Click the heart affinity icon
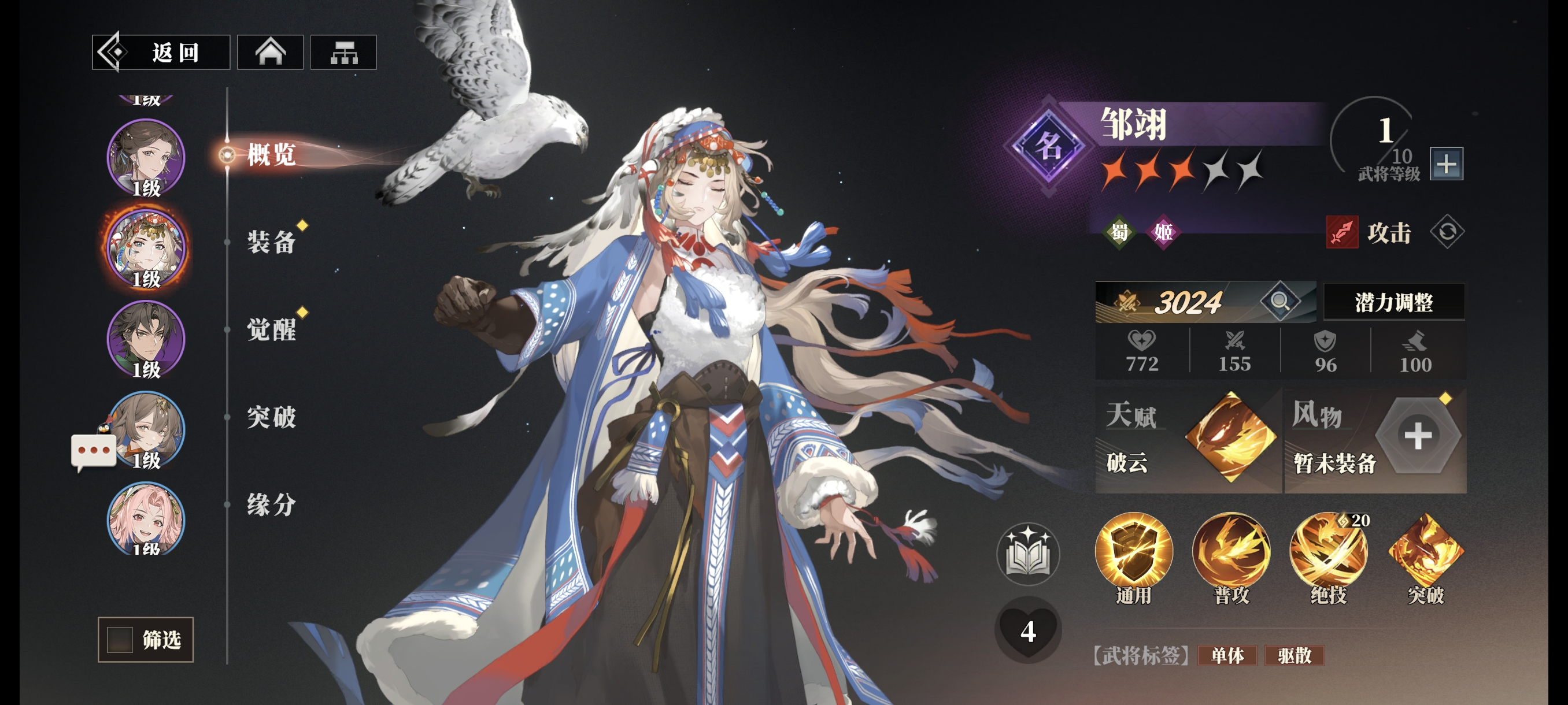 (x=1028, y=631)
